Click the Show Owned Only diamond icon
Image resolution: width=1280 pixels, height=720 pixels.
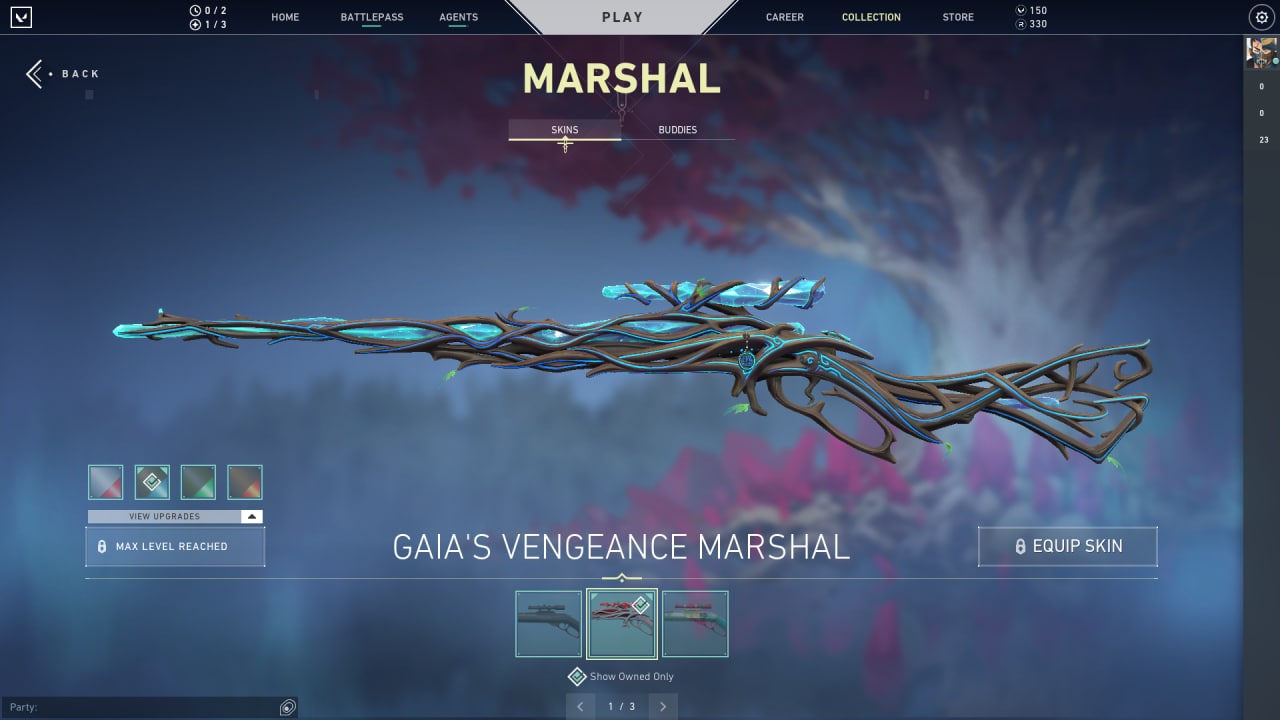click(577, 676)
